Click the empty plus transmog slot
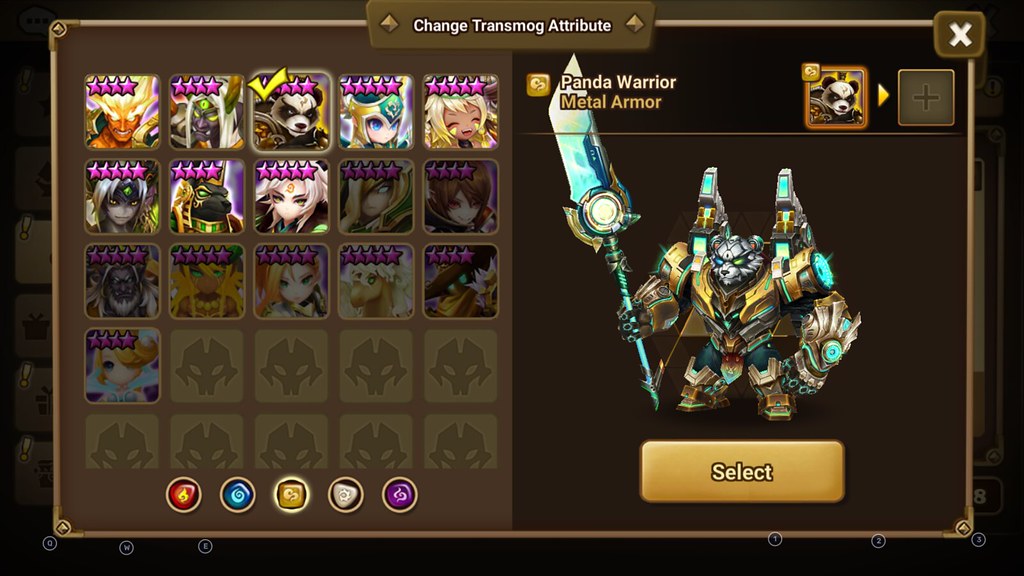Viewport: 1024px width, 576px height. (x=925, y=98)
